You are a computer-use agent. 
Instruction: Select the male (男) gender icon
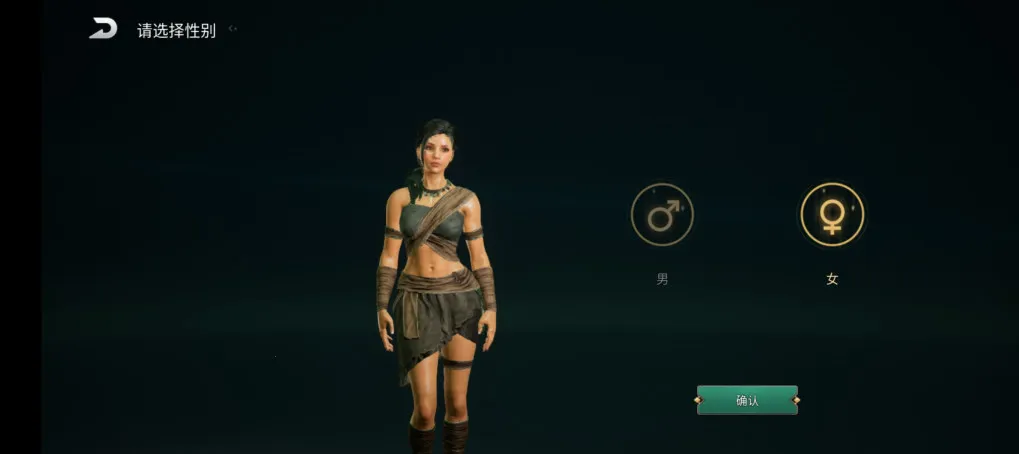pos(662,215)
